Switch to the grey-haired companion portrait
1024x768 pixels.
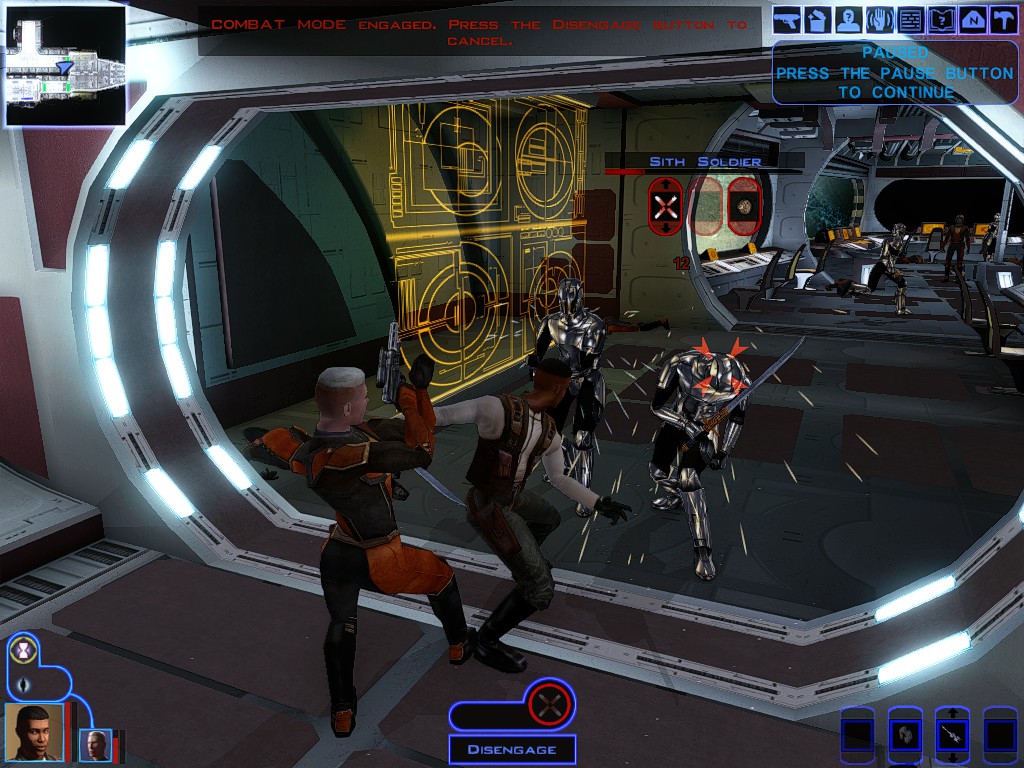click(96, 744)
